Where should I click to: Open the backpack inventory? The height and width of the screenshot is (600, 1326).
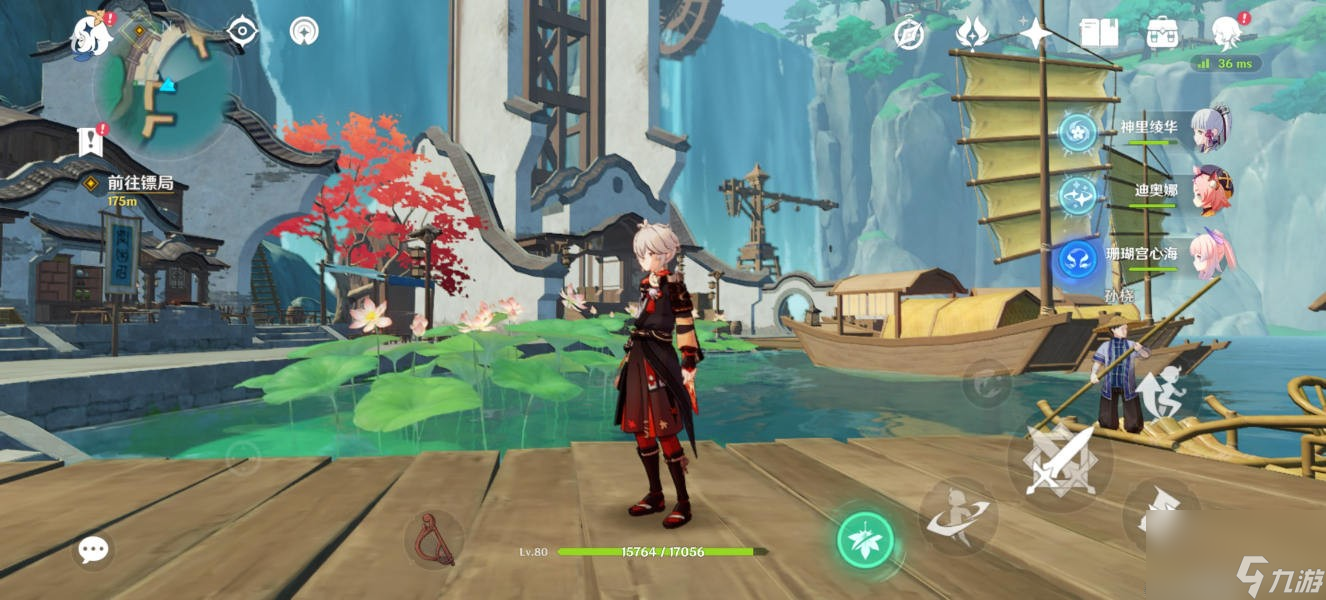(x=1162, y=34)
